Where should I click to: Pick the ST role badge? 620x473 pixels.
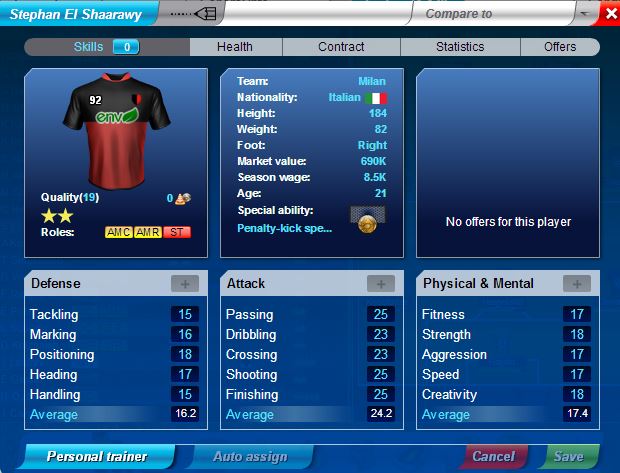(x=177, y=232)
